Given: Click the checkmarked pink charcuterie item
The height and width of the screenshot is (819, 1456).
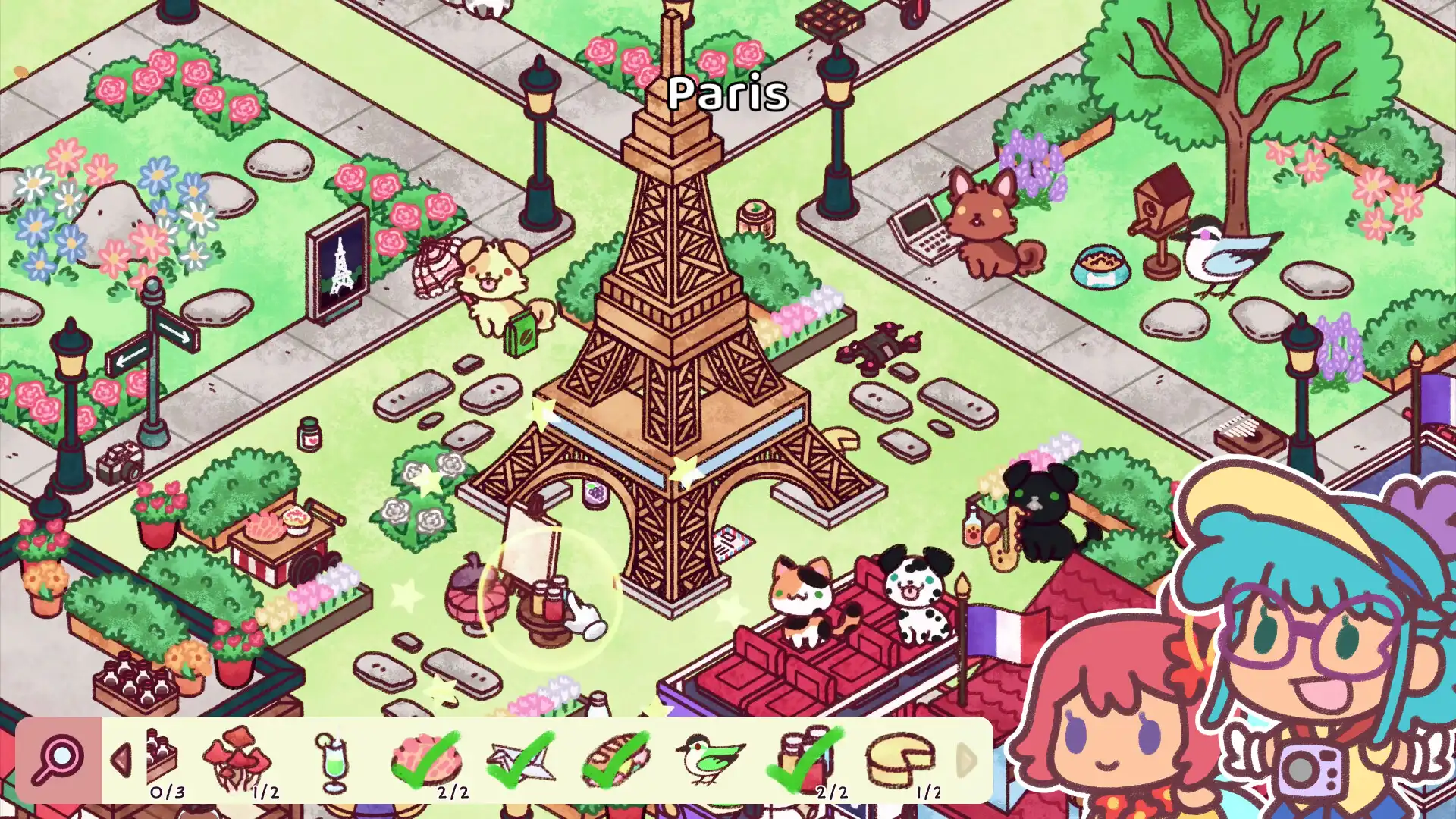Looking at the screenshot, I should pyautogui.click(x=428, y=758).
